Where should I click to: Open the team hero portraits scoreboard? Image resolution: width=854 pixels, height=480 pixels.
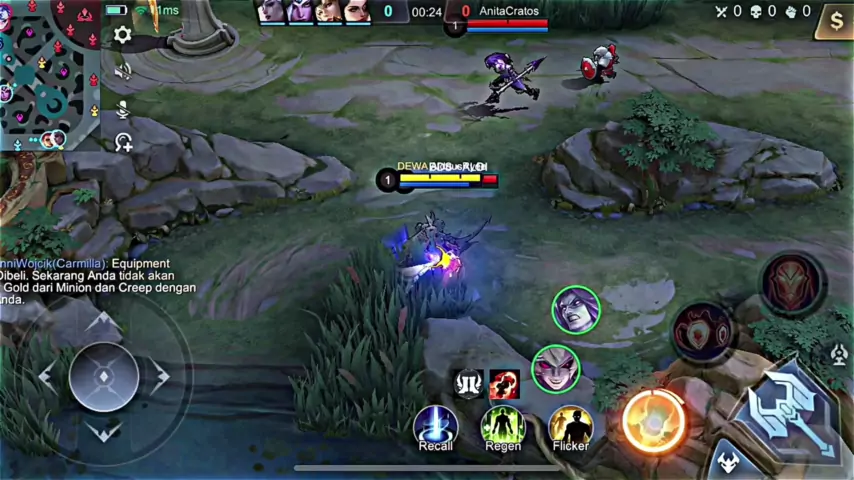pyautogui.click(x=314, y=12)
